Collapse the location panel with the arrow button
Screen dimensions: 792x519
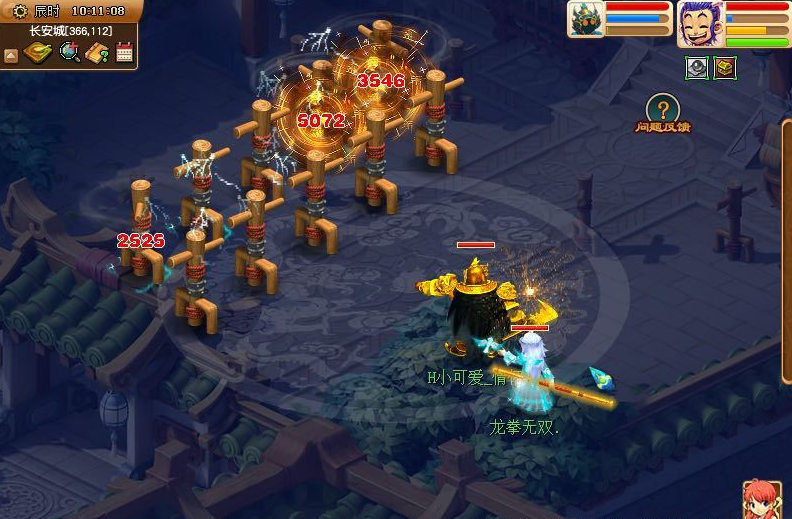(x=11, y=55)
